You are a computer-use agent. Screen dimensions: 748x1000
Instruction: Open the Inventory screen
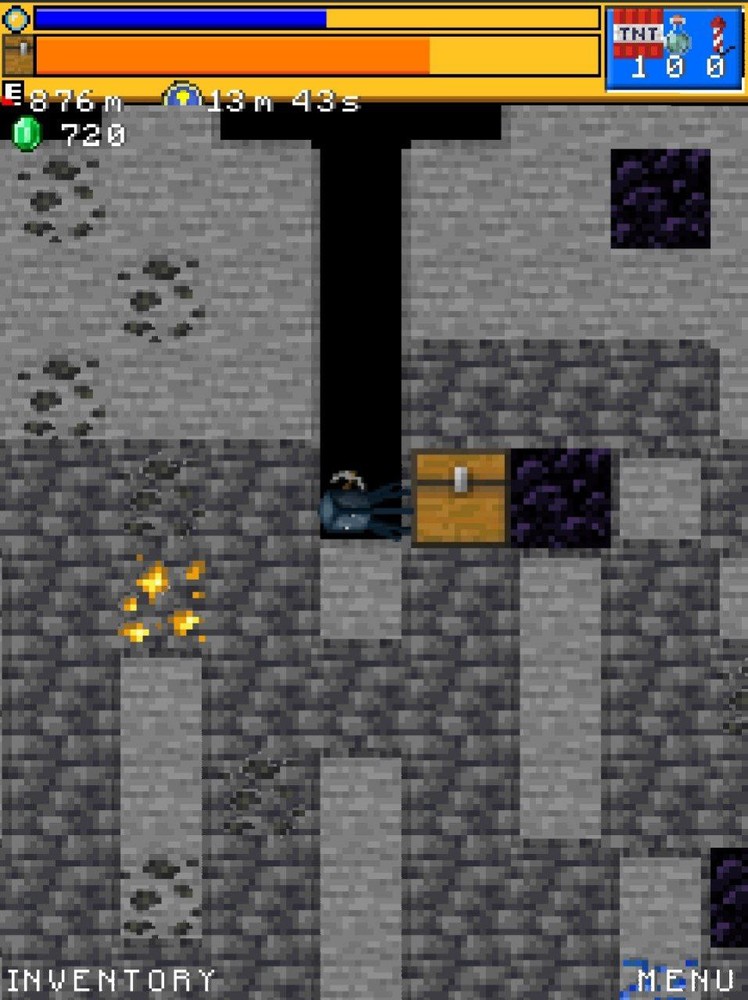(111, 979)
